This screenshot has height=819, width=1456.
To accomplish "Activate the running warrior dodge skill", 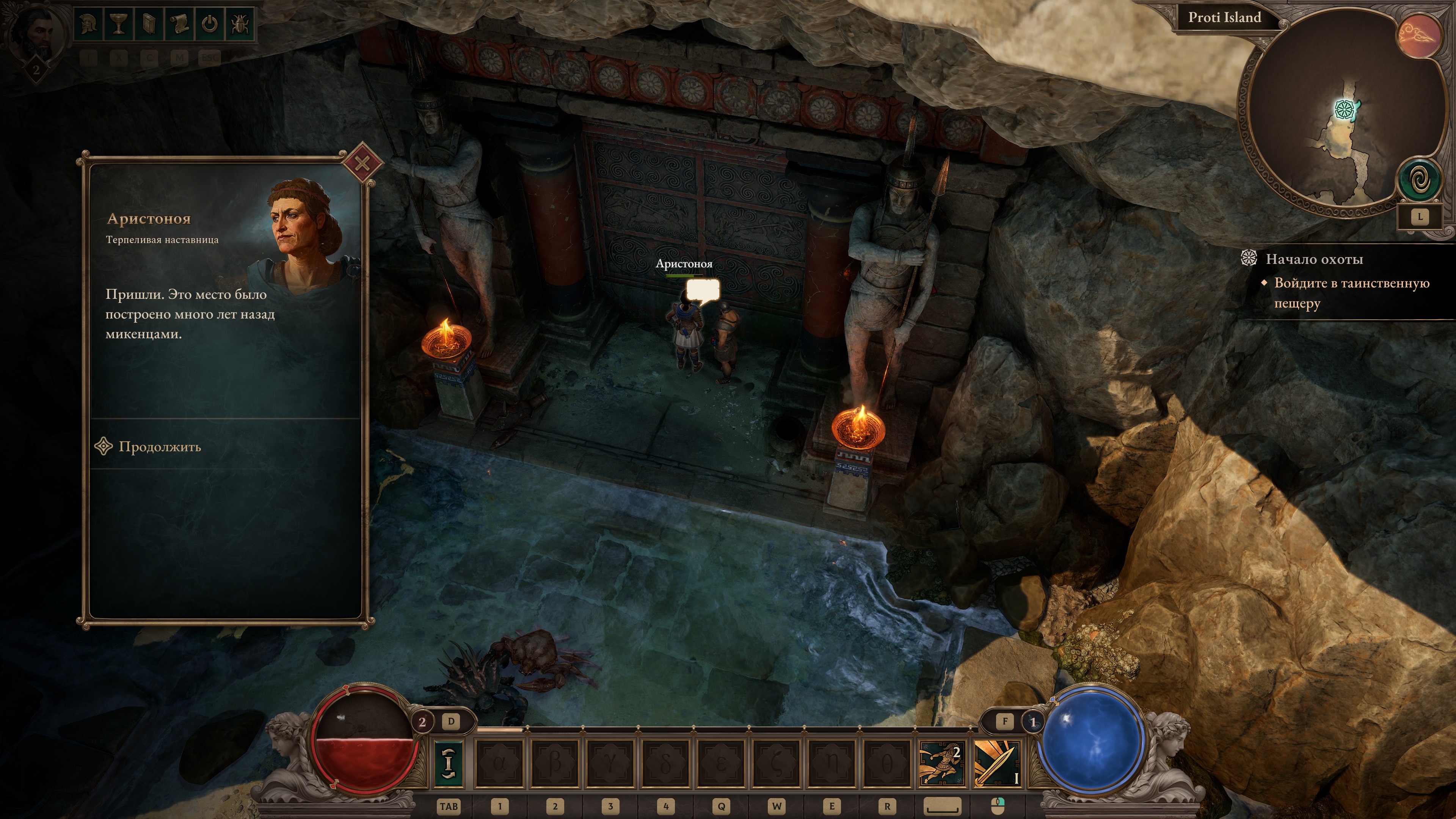I will click(x=940, y=763).
